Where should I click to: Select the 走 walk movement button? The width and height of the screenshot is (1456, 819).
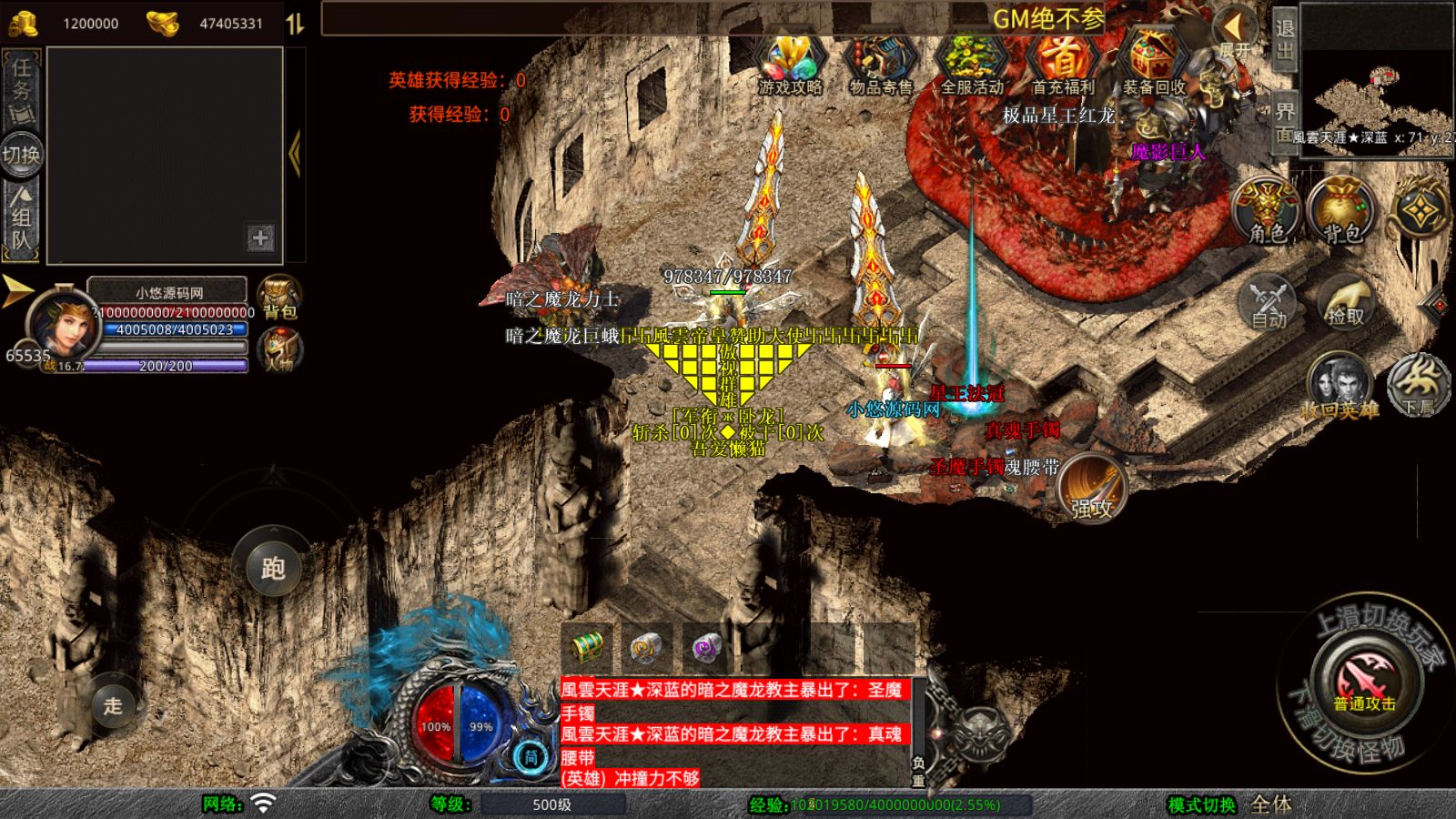112,705
